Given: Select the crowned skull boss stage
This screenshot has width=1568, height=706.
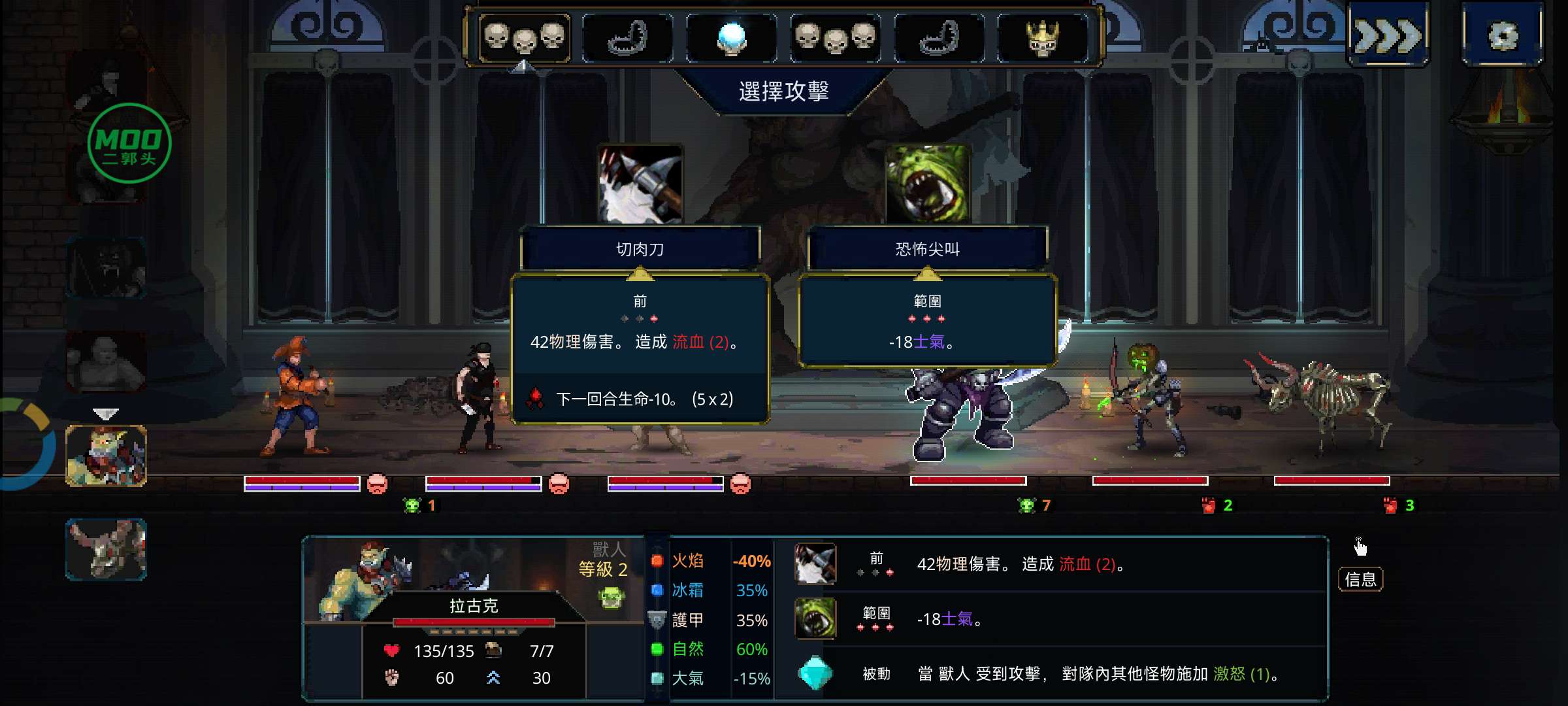Looking at the screenshot, I should coord(1043,38).
